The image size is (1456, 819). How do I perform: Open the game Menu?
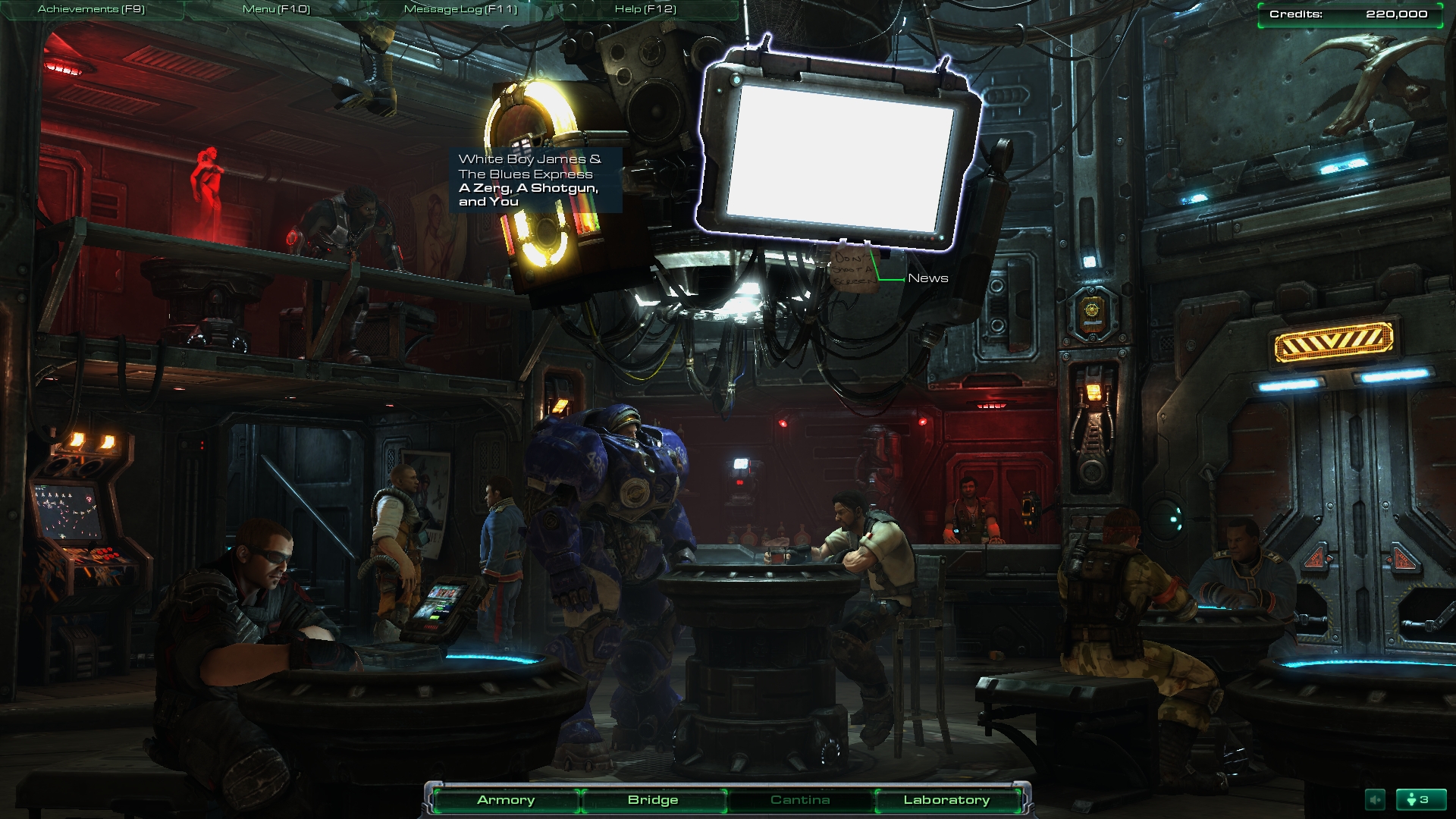(276, 9)
